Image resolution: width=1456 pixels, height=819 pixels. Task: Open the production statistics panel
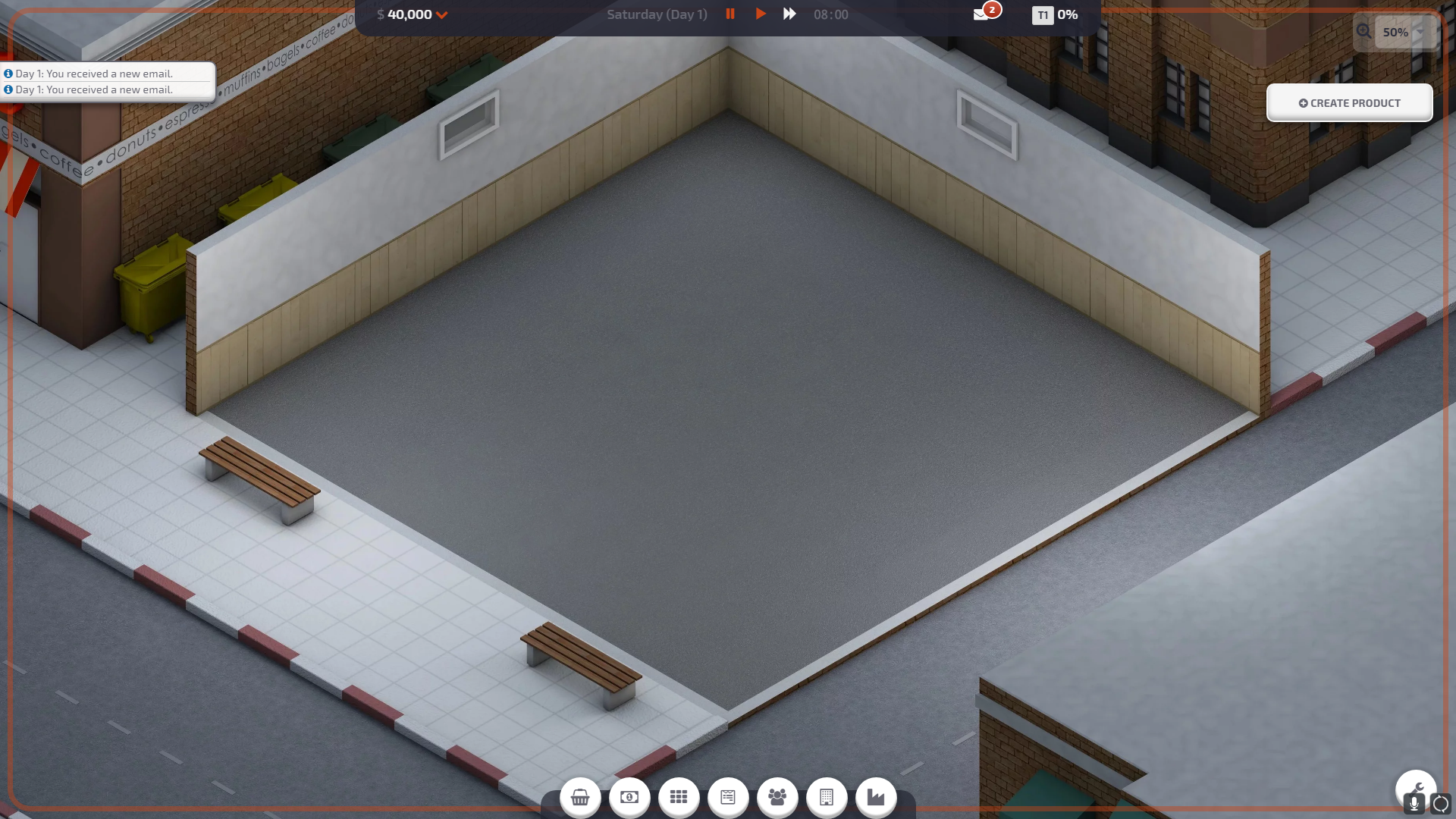click(x=876, y=797)
